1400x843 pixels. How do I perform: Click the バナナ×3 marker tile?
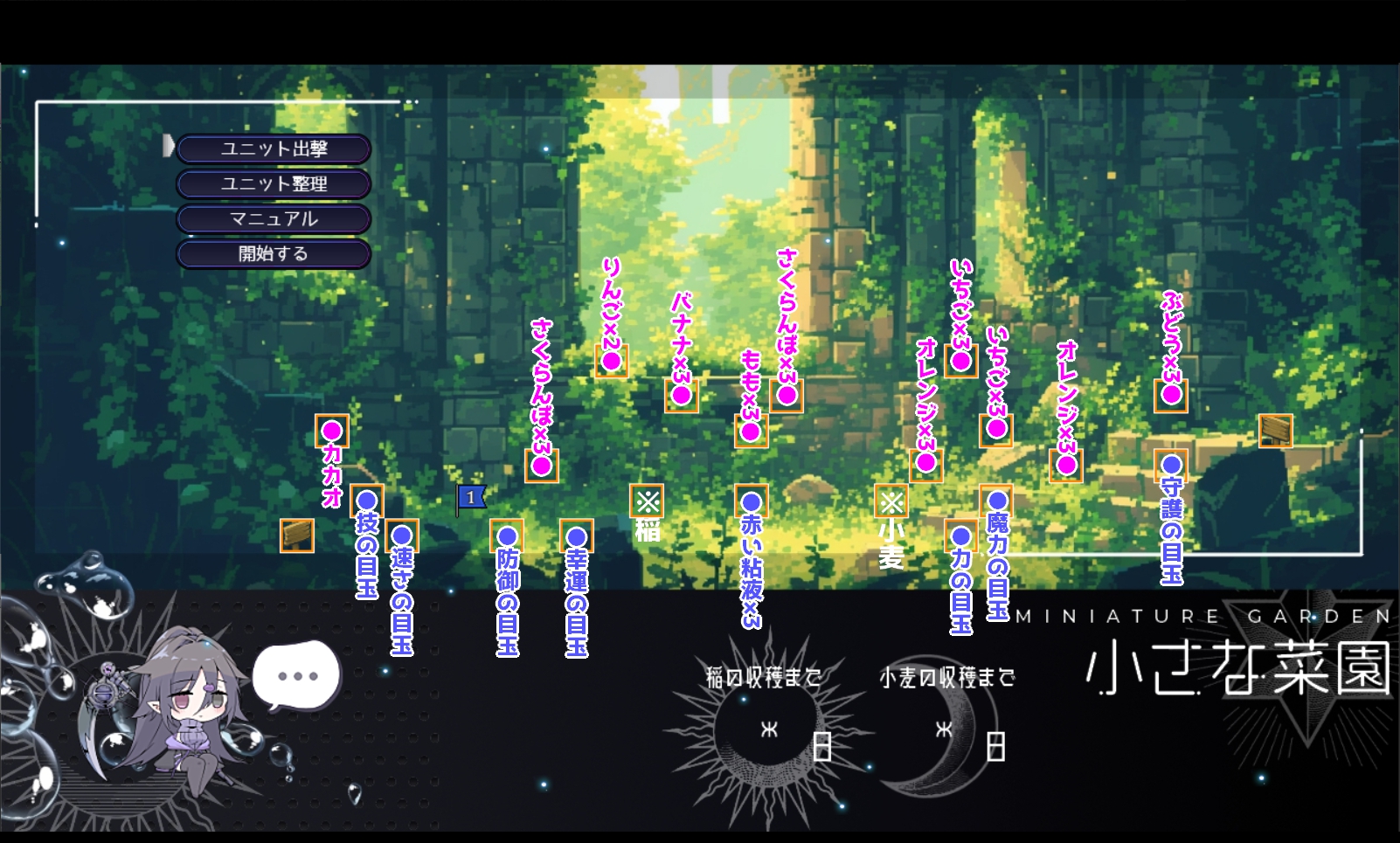pos(681,396)
